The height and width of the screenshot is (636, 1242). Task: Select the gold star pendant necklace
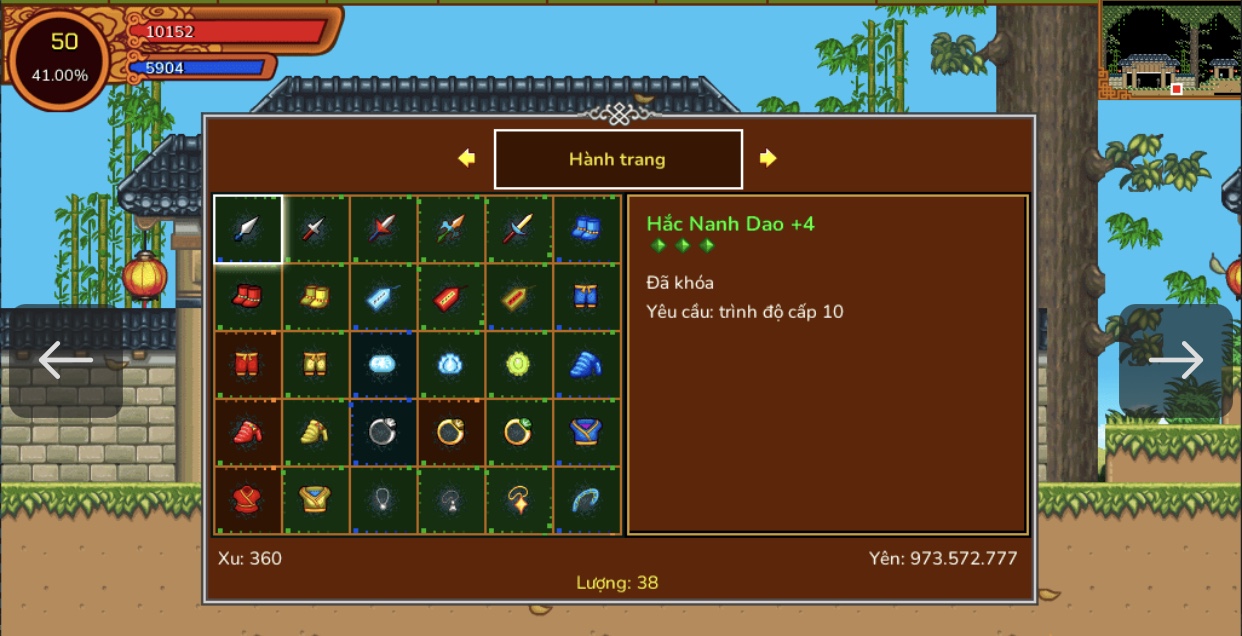(x=518, y=500)
